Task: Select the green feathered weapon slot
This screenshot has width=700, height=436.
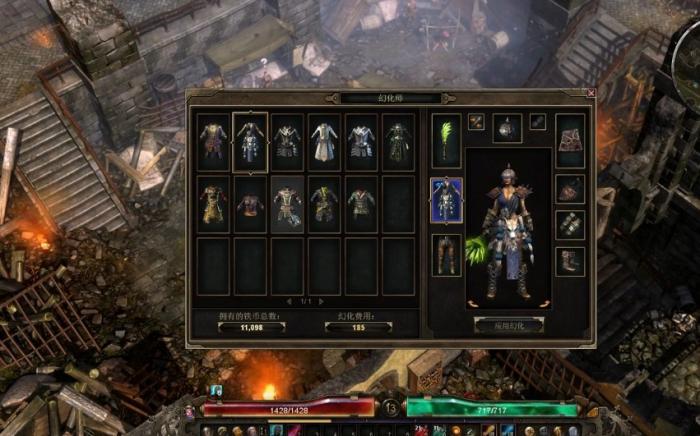Action: pos(446,141)
